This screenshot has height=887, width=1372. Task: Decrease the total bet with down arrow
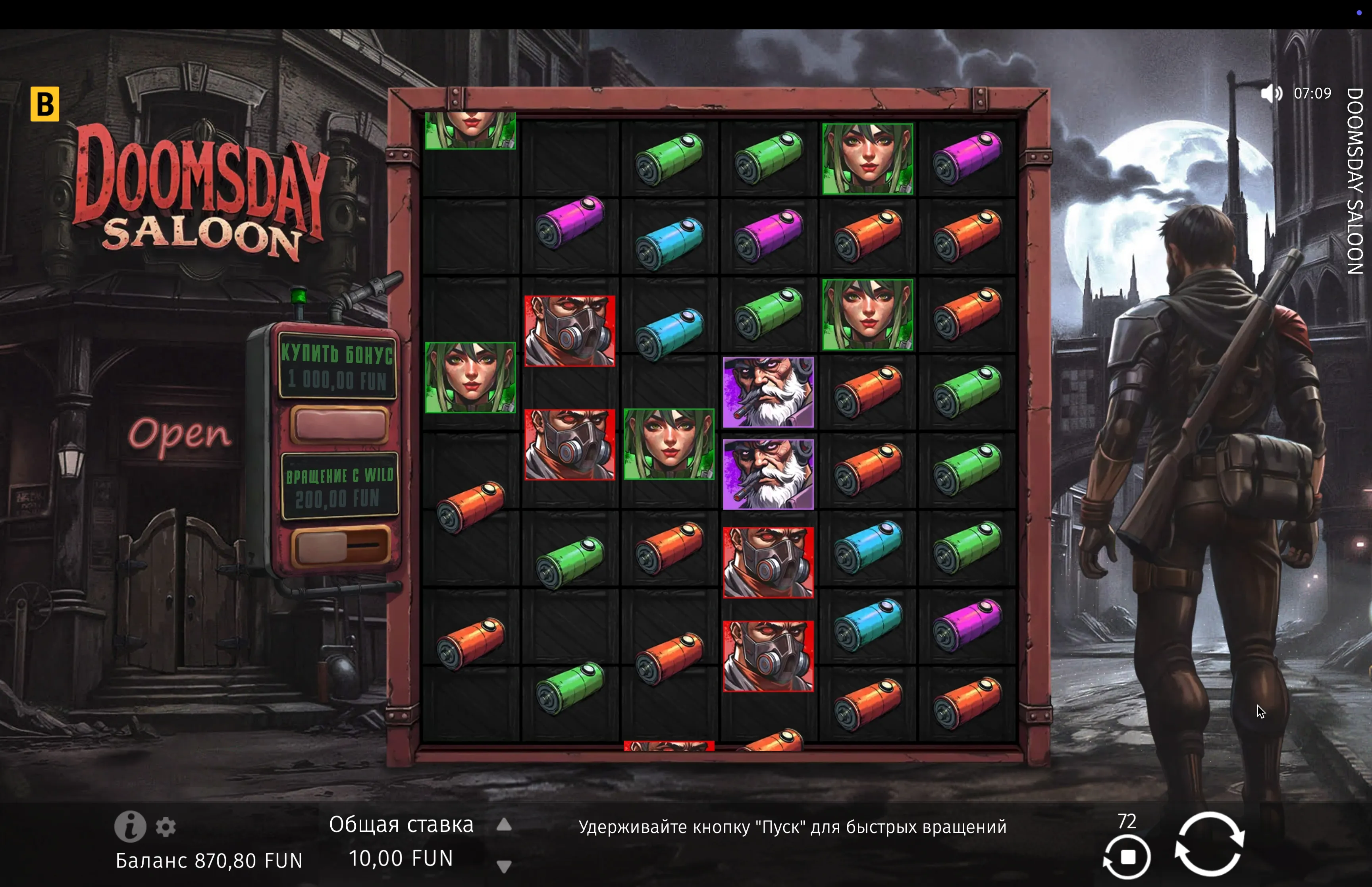504,866
